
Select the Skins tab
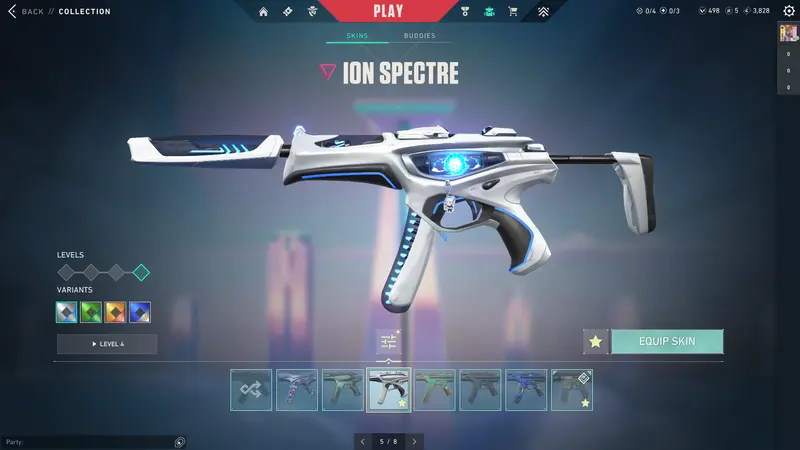[357, 36]
